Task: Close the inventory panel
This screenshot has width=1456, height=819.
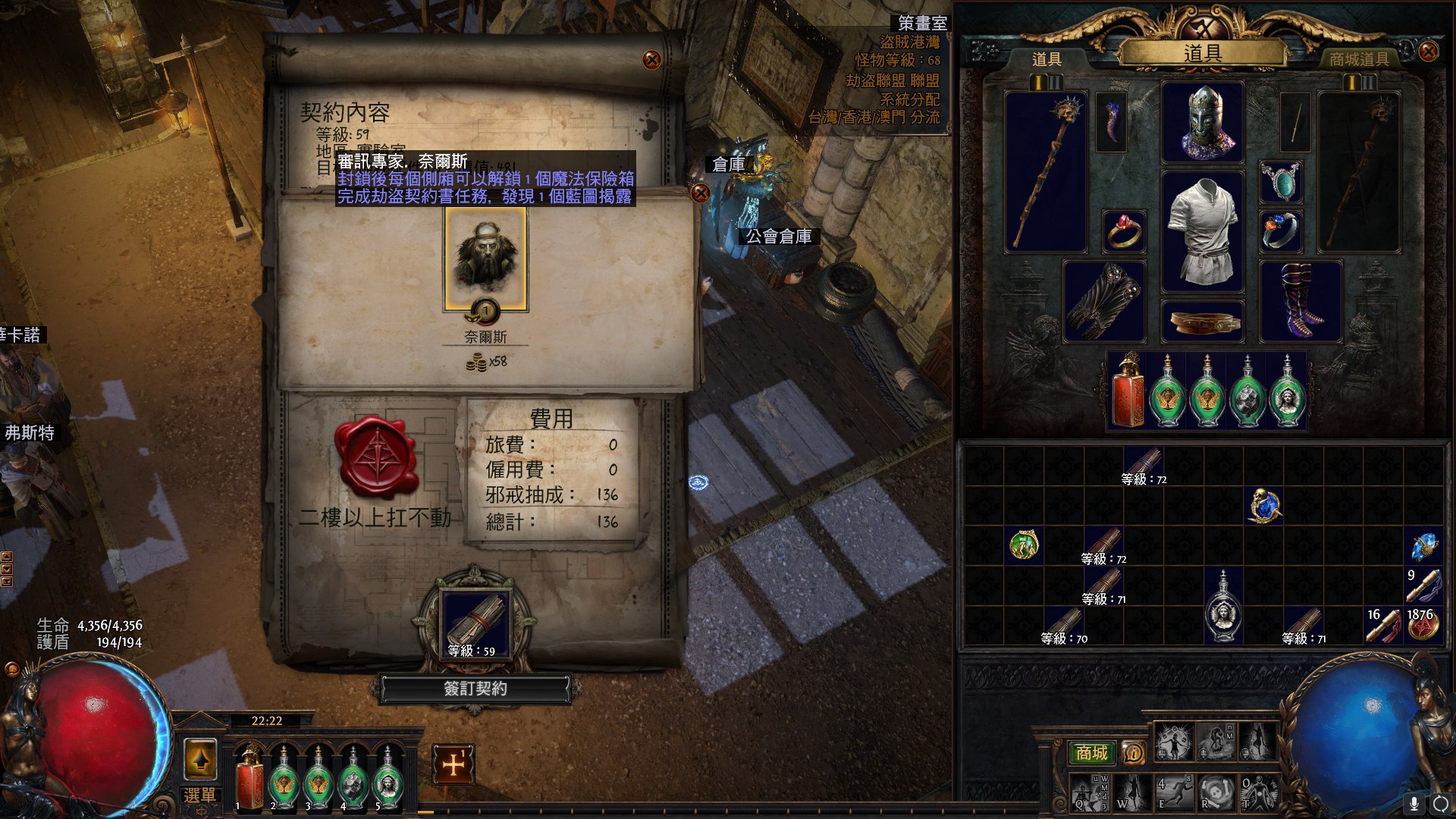Action: tap(1428, 52)
